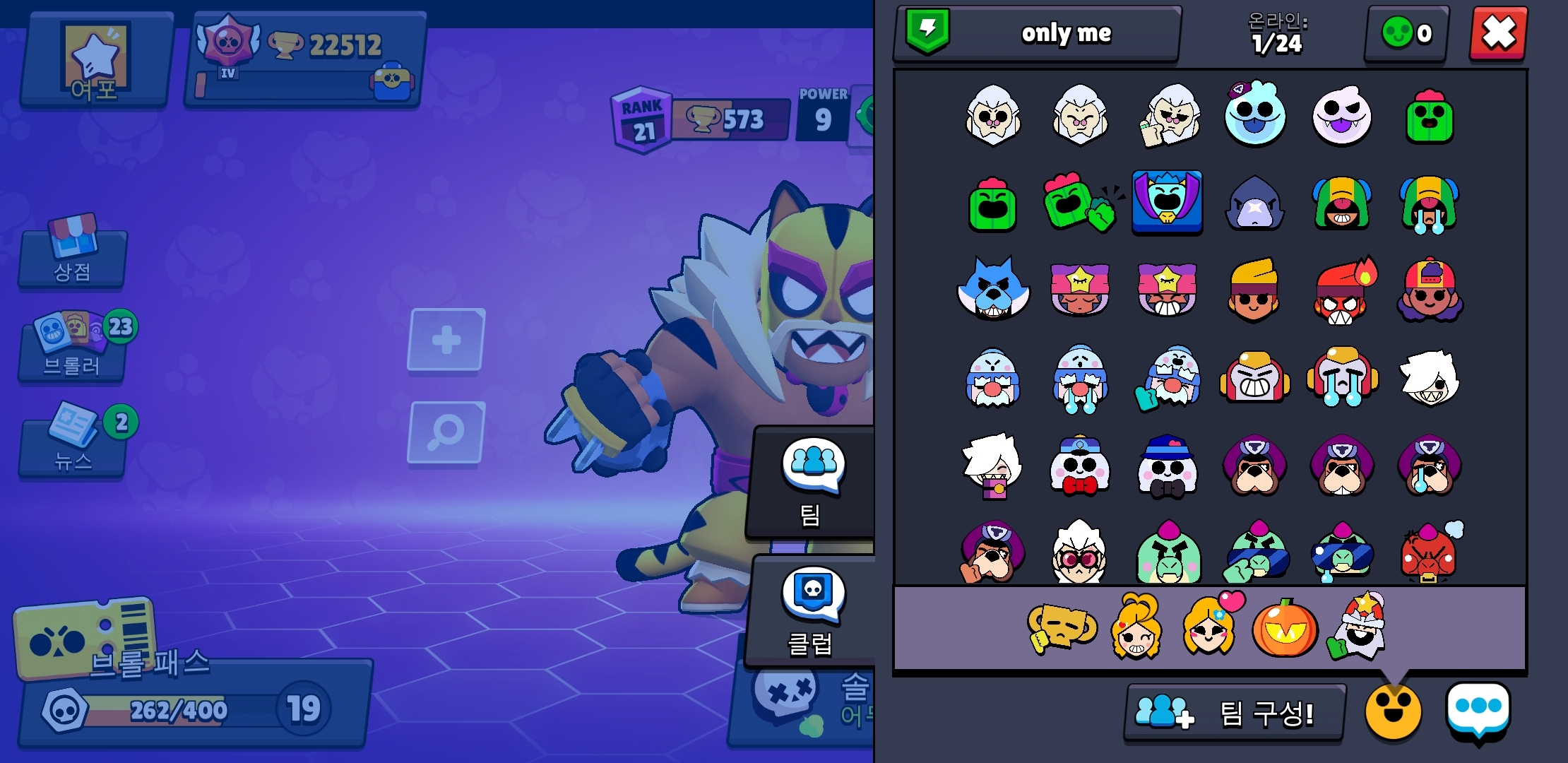Open the 뉴스 news menu
This screenshot has width=1568, height=763.
pyautogui.click(x=73, y=442)
